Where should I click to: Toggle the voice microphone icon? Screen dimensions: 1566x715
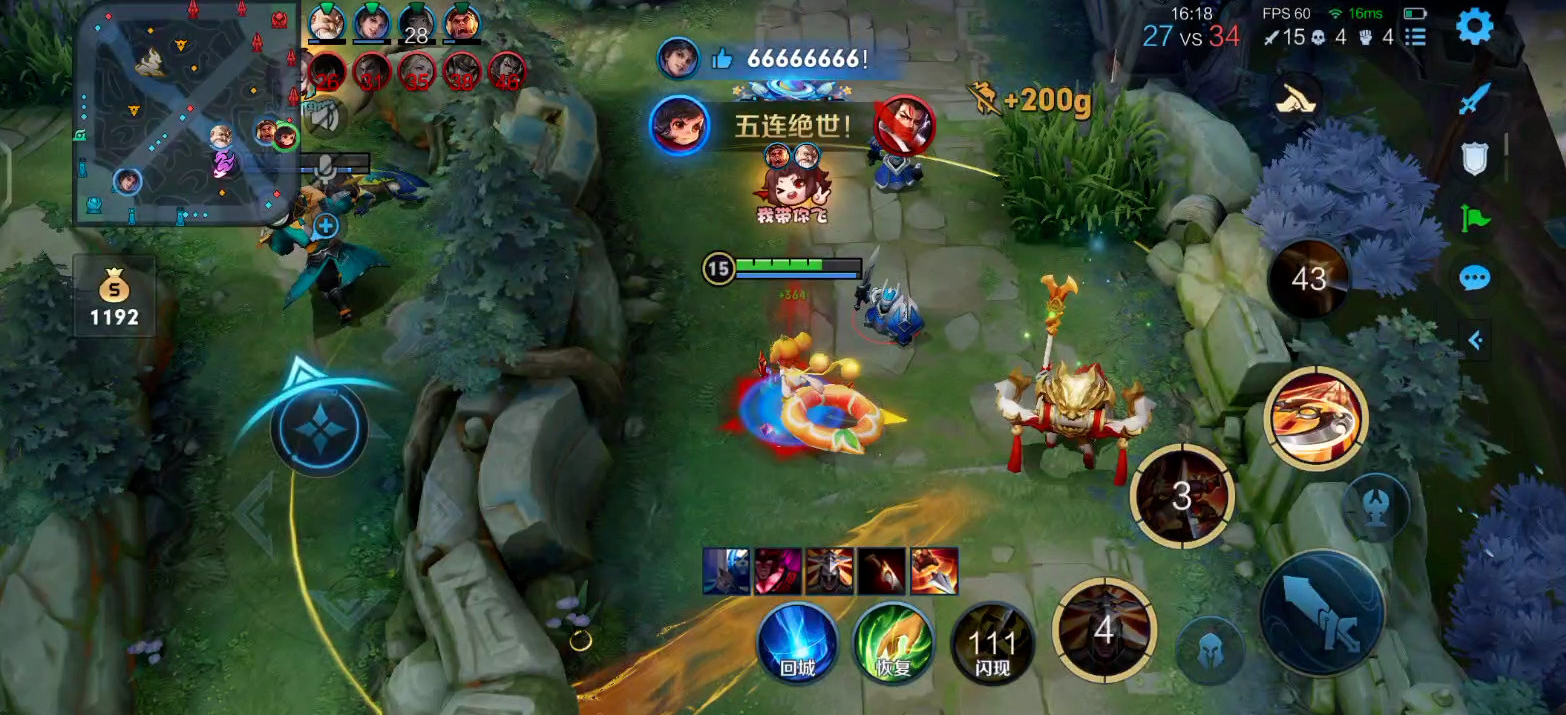click(x=324, y=172)
